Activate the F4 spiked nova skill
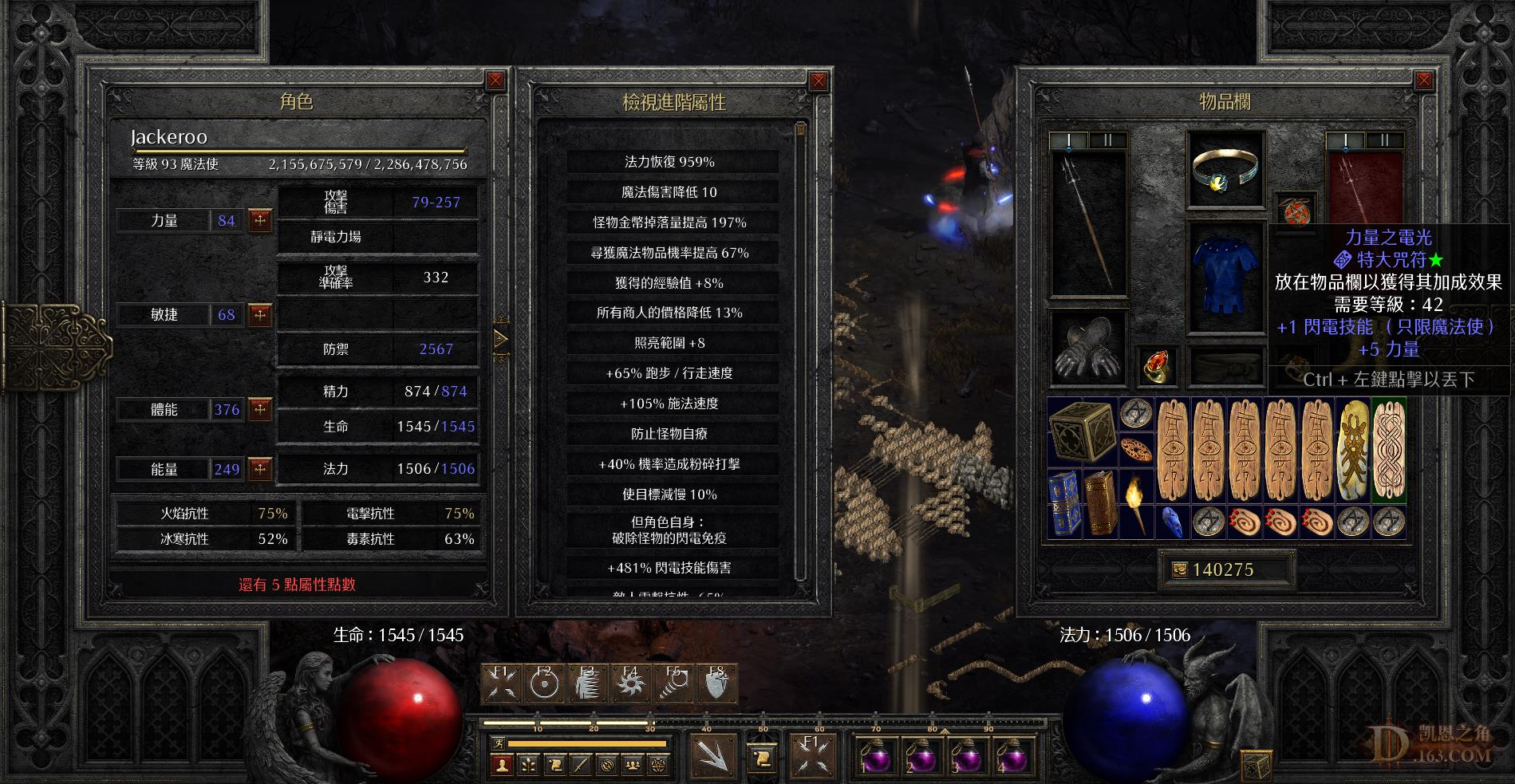1515x784 pixels. (630, 684)
